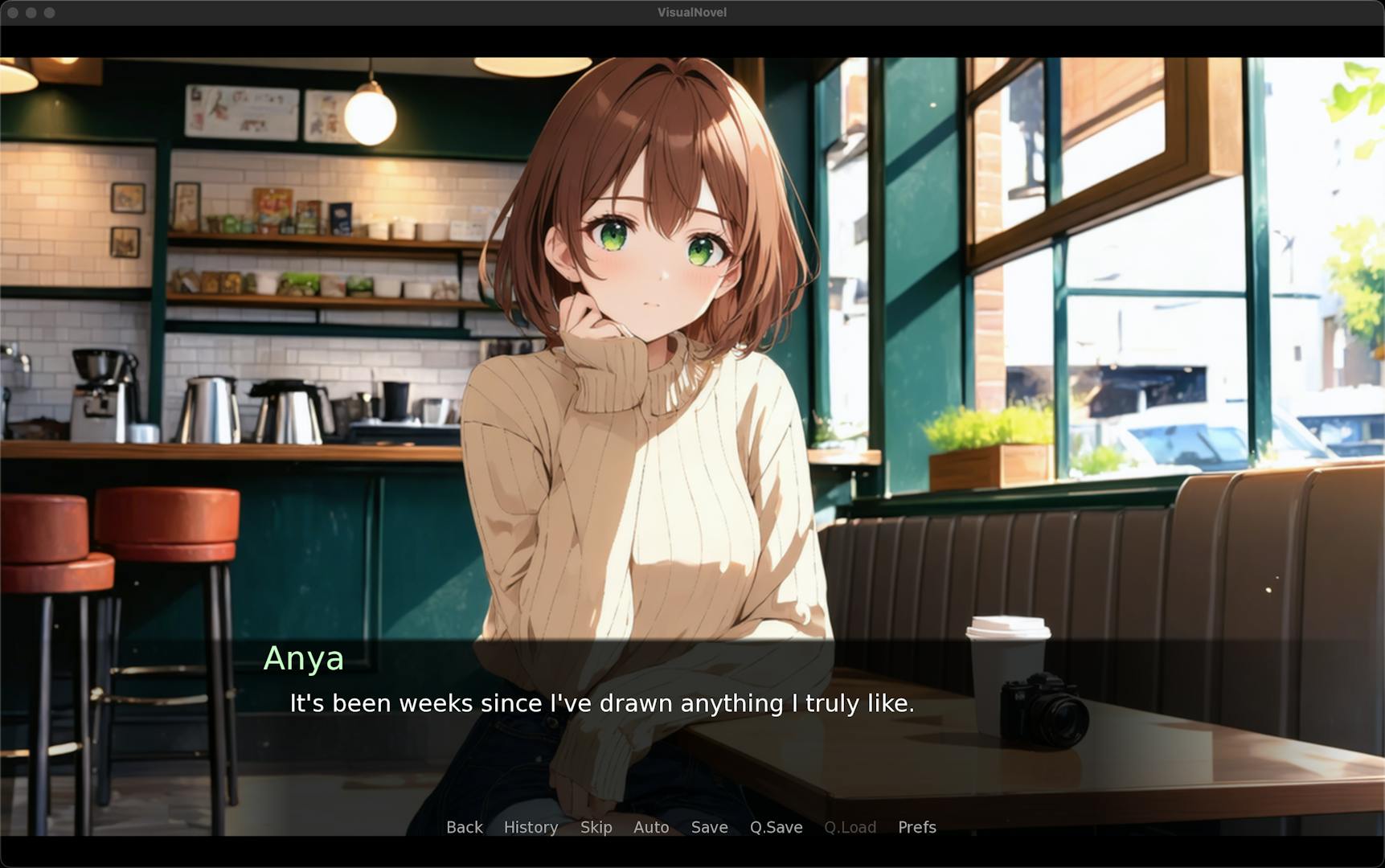
Task: Go back with the Back button
Action: tap(465, 827)
